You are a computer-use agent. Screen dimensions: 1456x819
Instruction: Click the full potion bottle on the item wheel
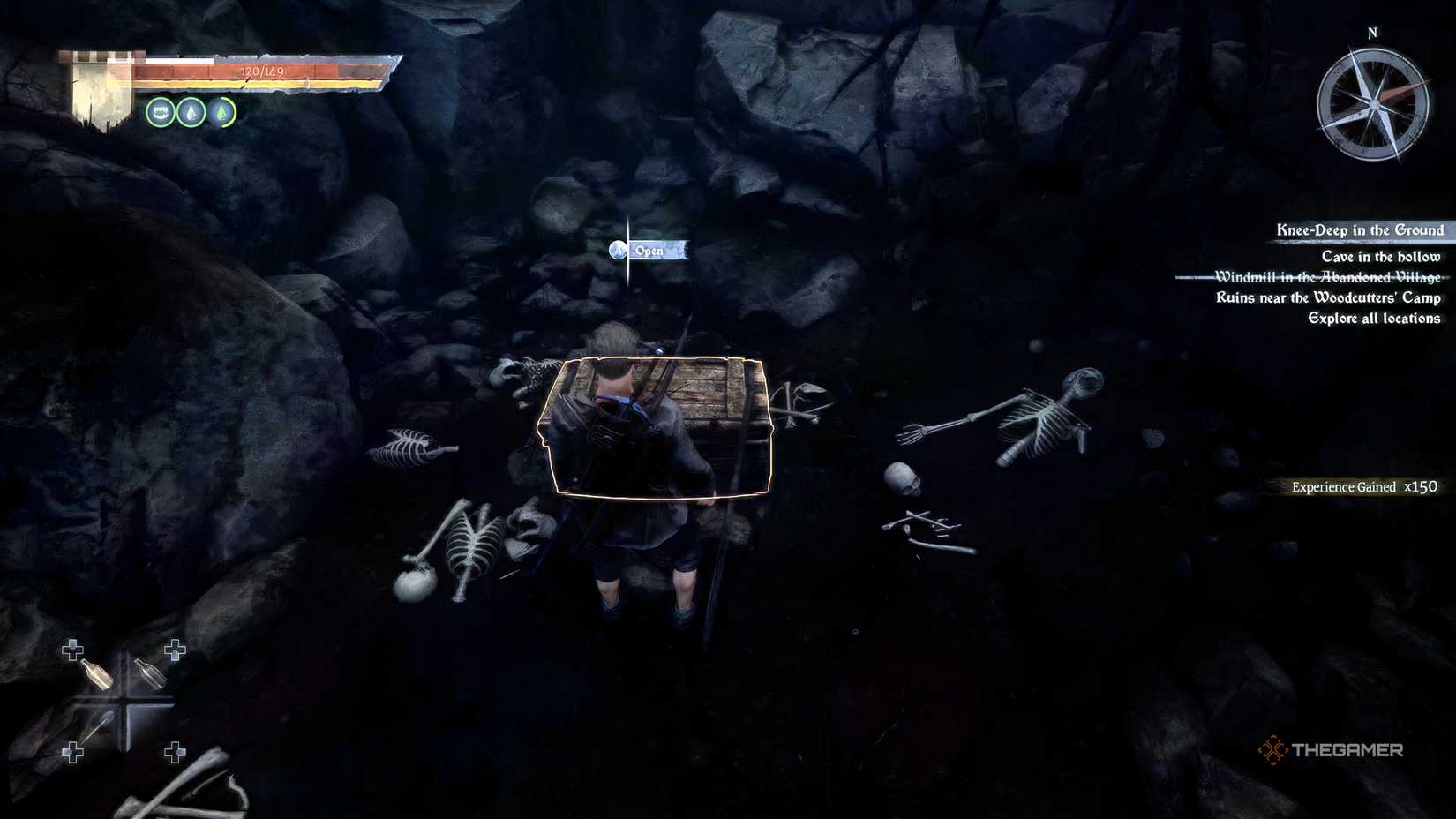point(97,674)
